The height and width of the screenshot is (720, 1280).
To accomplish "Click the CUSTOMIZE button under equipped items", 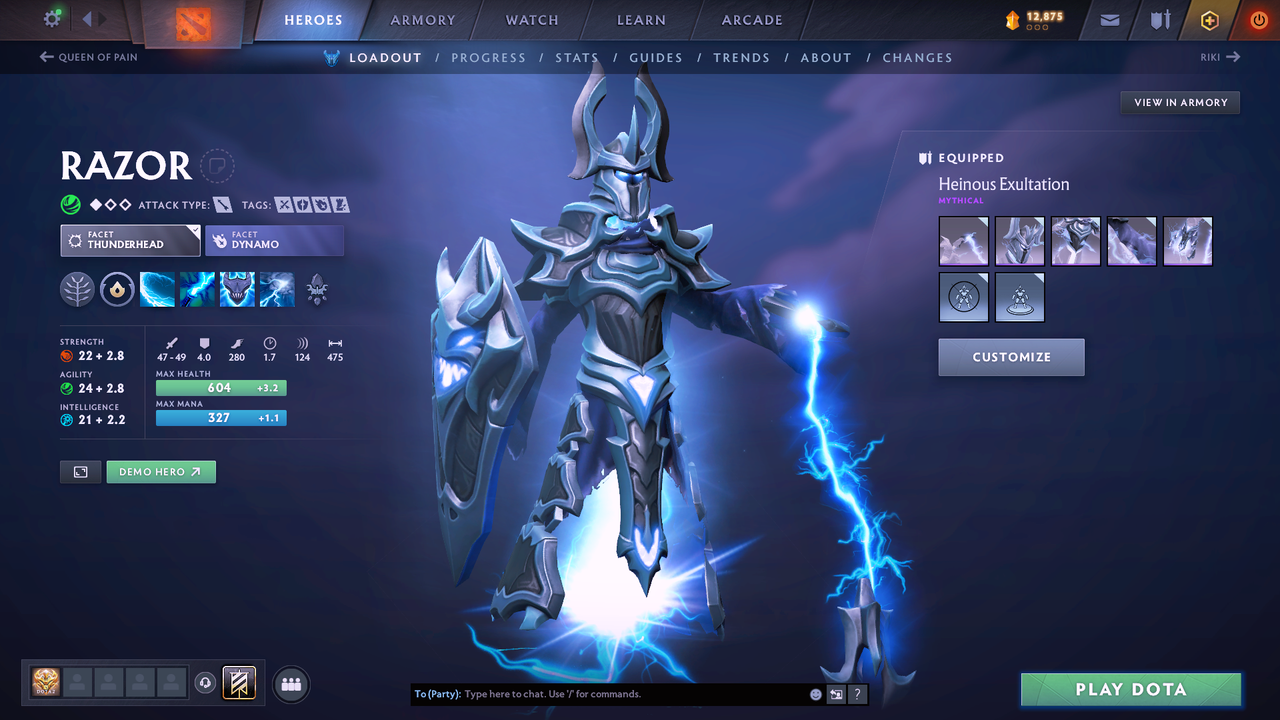I will click(1011, 357).
